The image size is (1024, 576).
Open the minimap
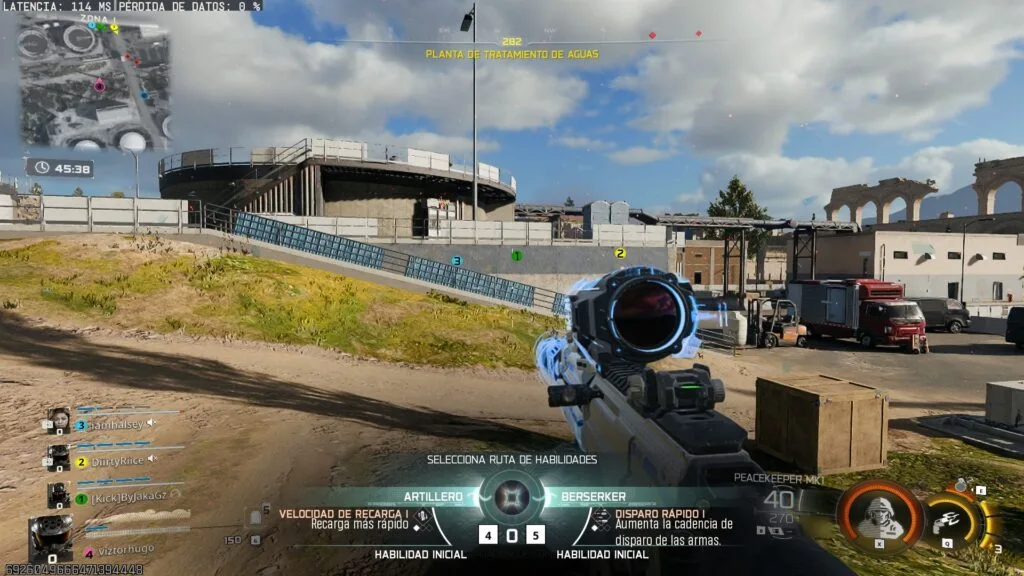(x=95, y=85)
